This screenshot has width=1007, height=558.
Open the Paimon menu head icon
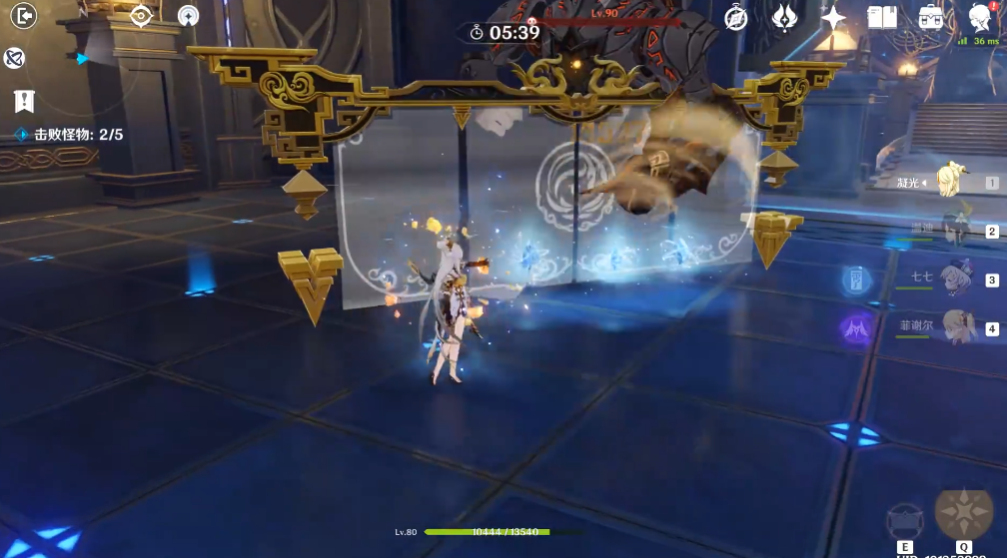tap(981, 17)
